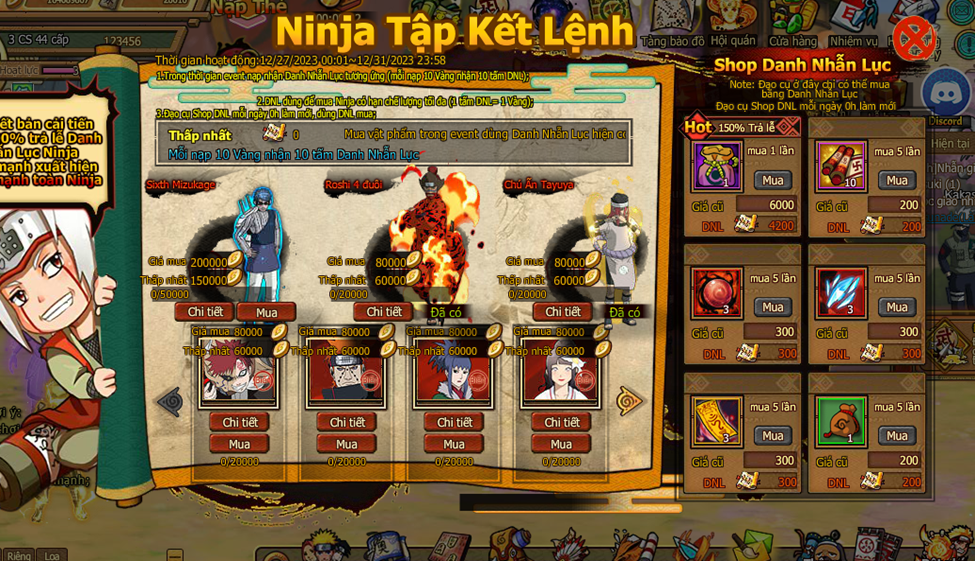Switch to the Riêng chat tab
The width and height of the screenshot is (975, 561).
click(18, 555)
